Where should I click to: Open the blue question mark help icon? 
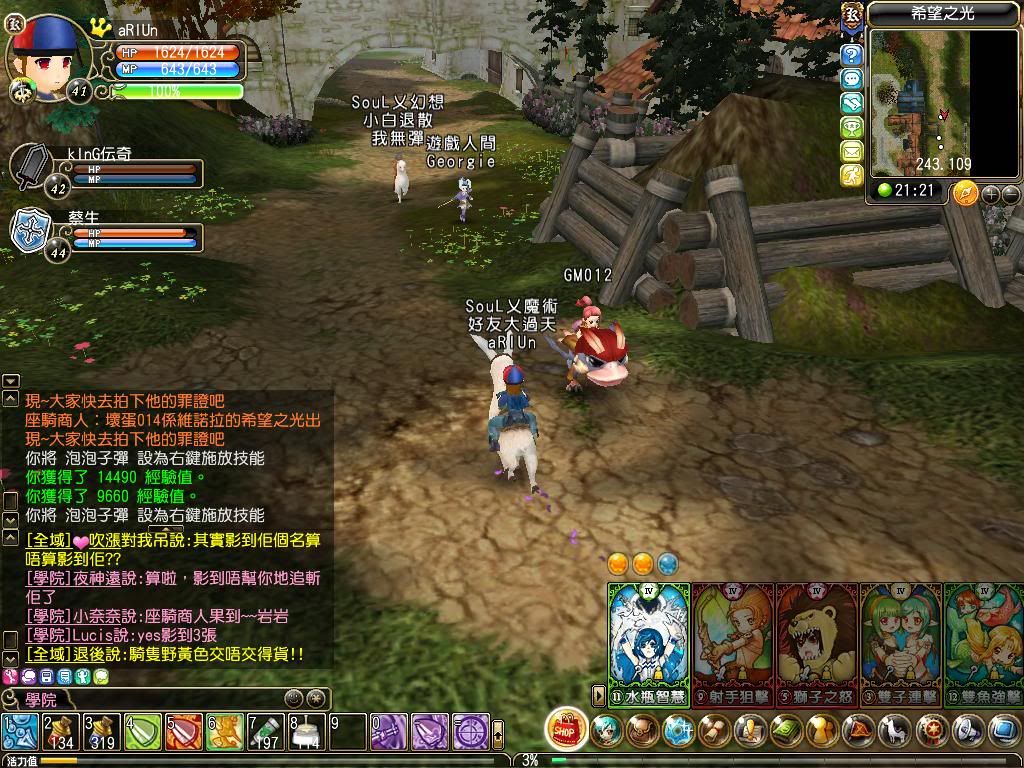coord(851,55)
